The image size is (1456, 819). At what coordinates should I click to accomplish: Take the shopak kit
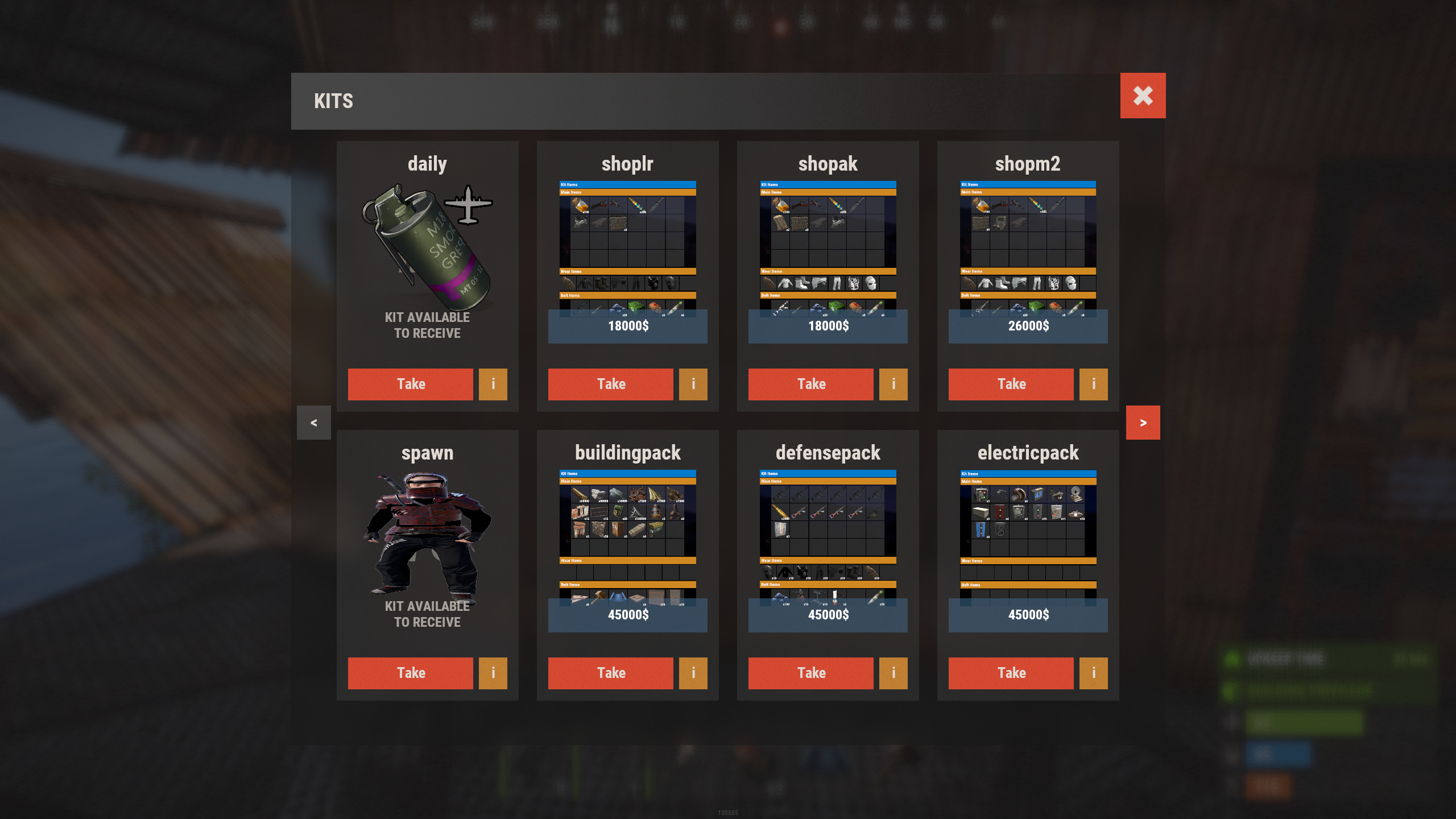810,384
